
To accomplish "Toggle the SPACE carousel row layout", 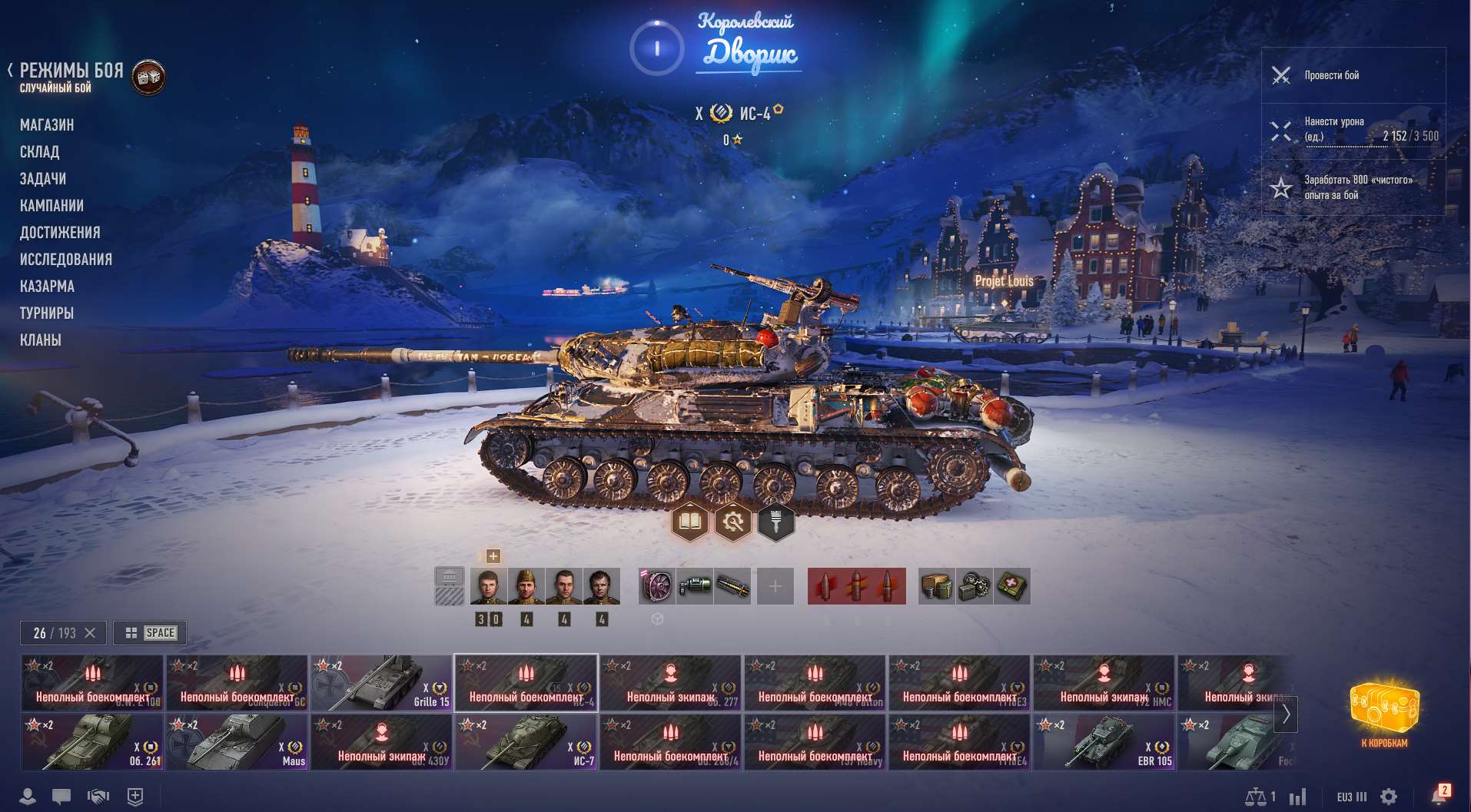I will click(x=149, y=632).
